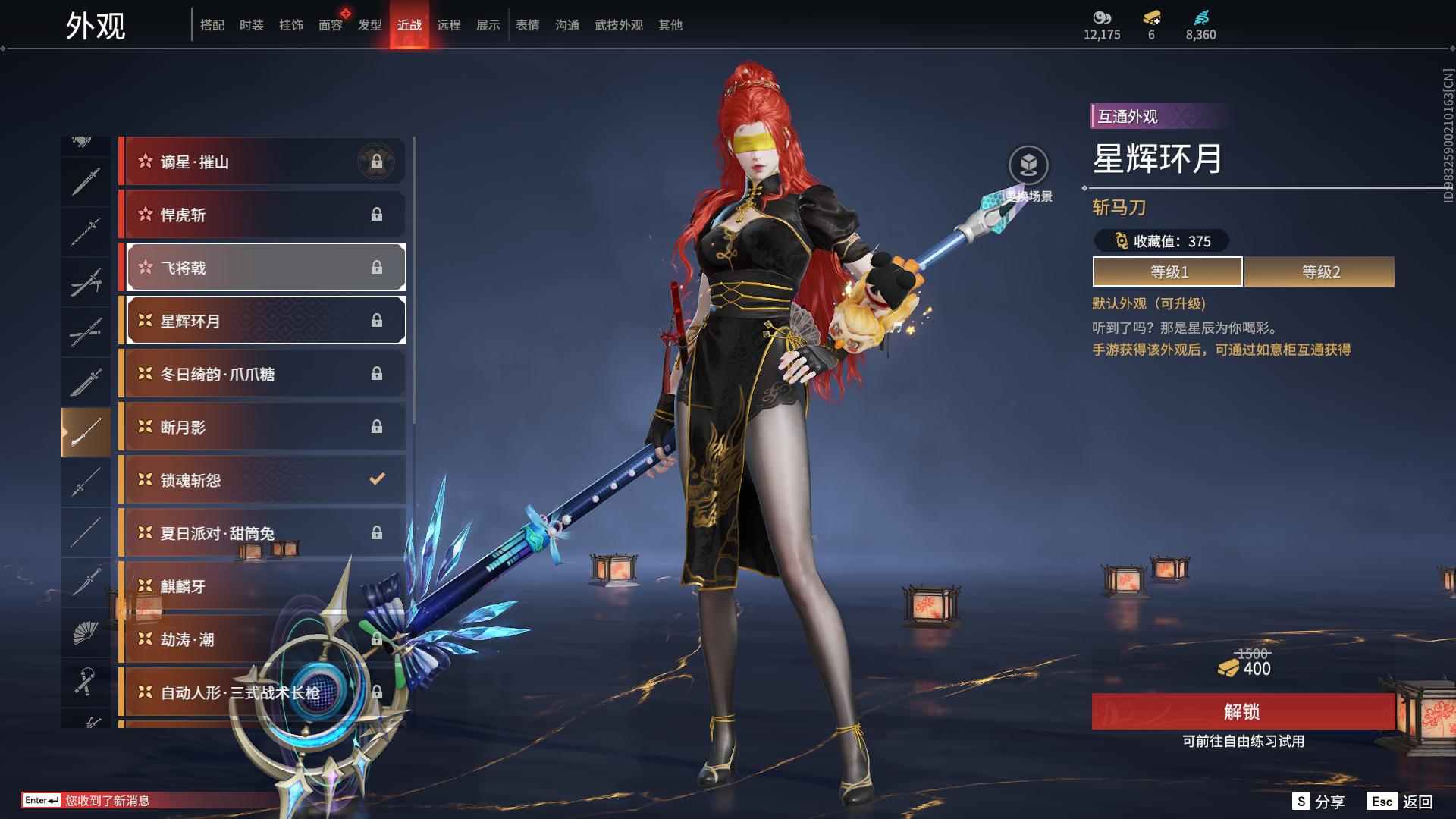Switch to the 武技外观 tab
The width and height of the screenshot is (1456, 819).
[618, 25]
